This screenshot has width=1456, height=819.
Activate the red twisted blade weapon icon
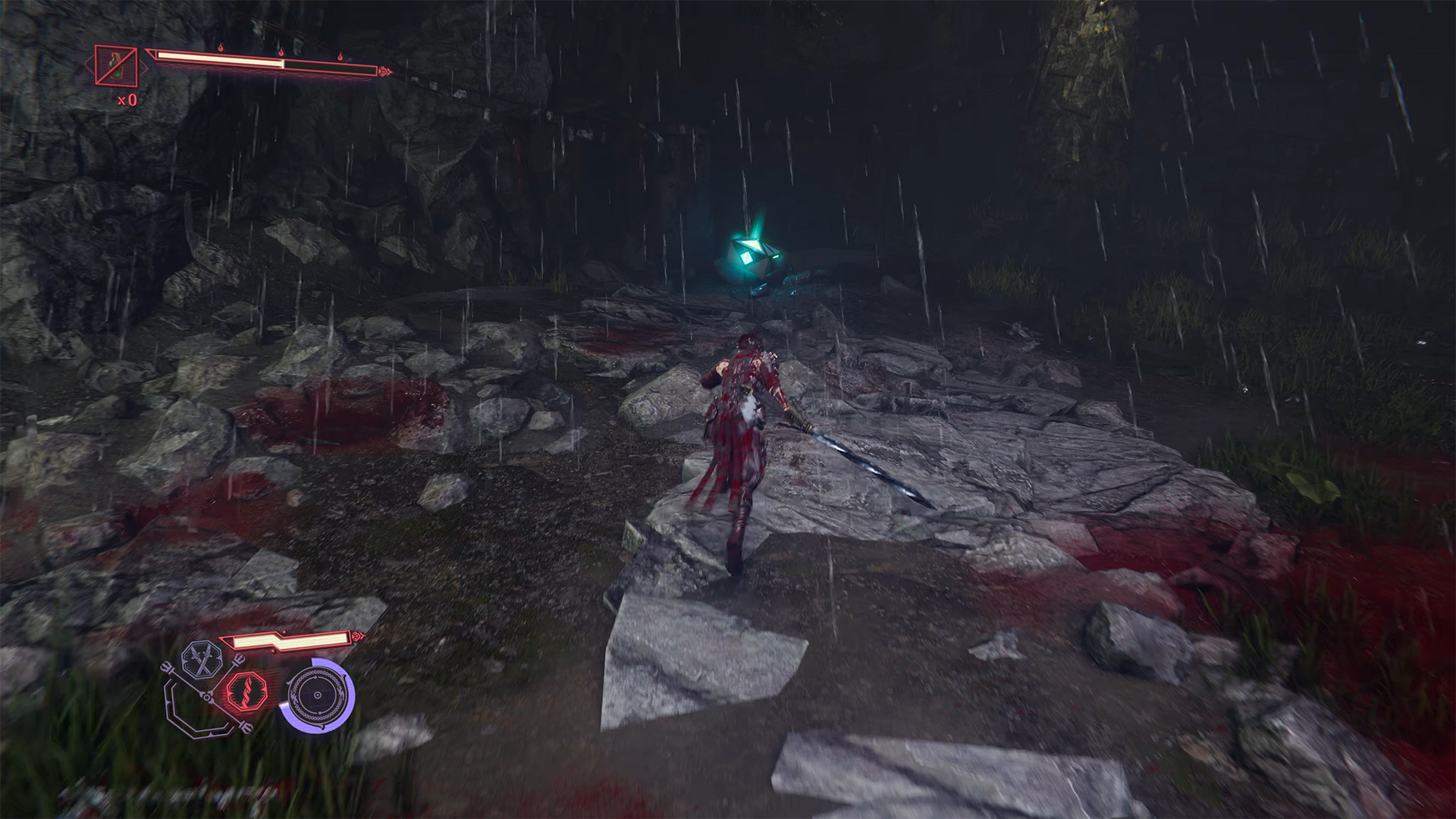(x=243, y=692)
